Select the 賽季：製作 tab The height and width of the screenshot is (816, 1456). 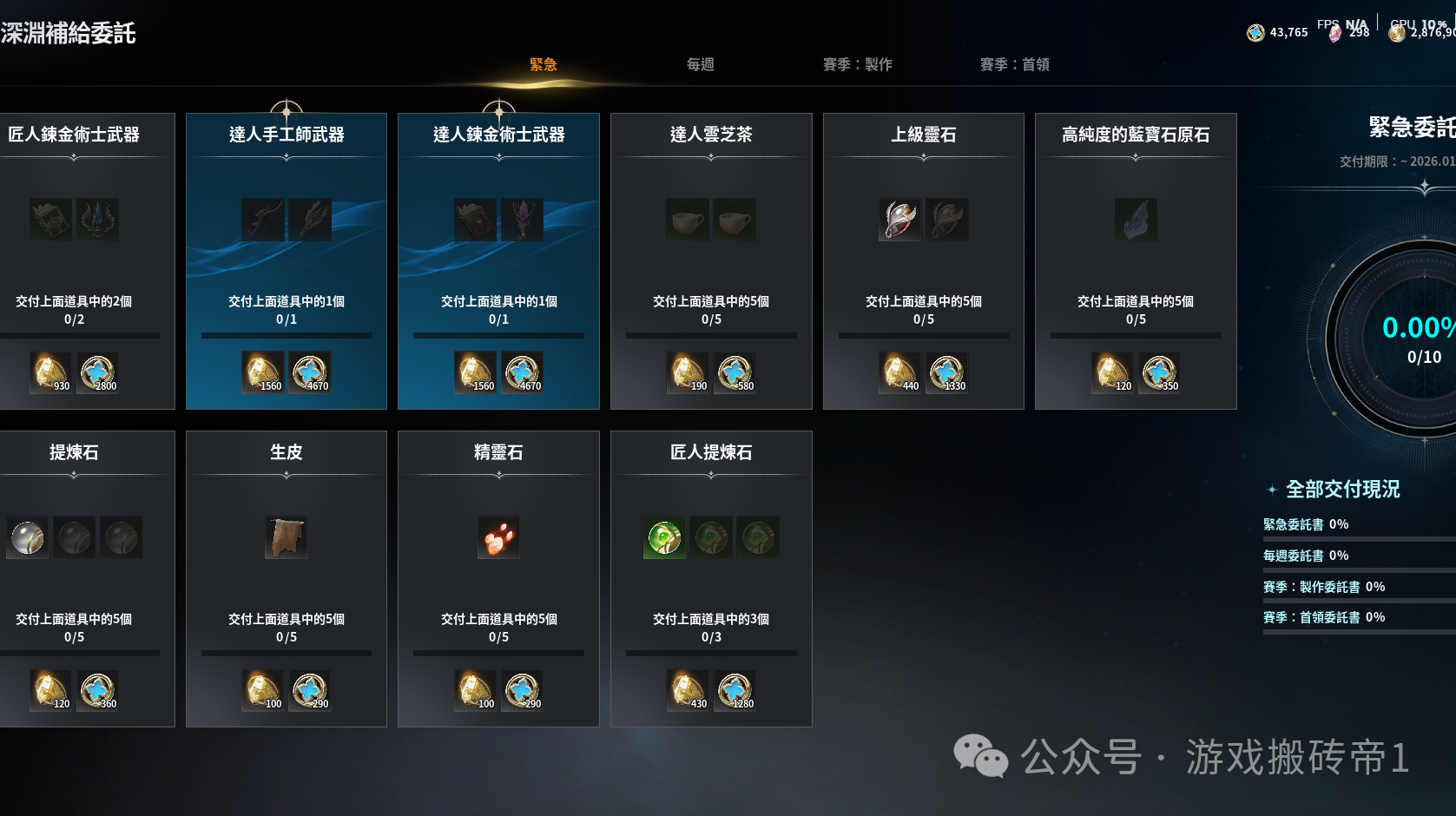tap(858, 65)
